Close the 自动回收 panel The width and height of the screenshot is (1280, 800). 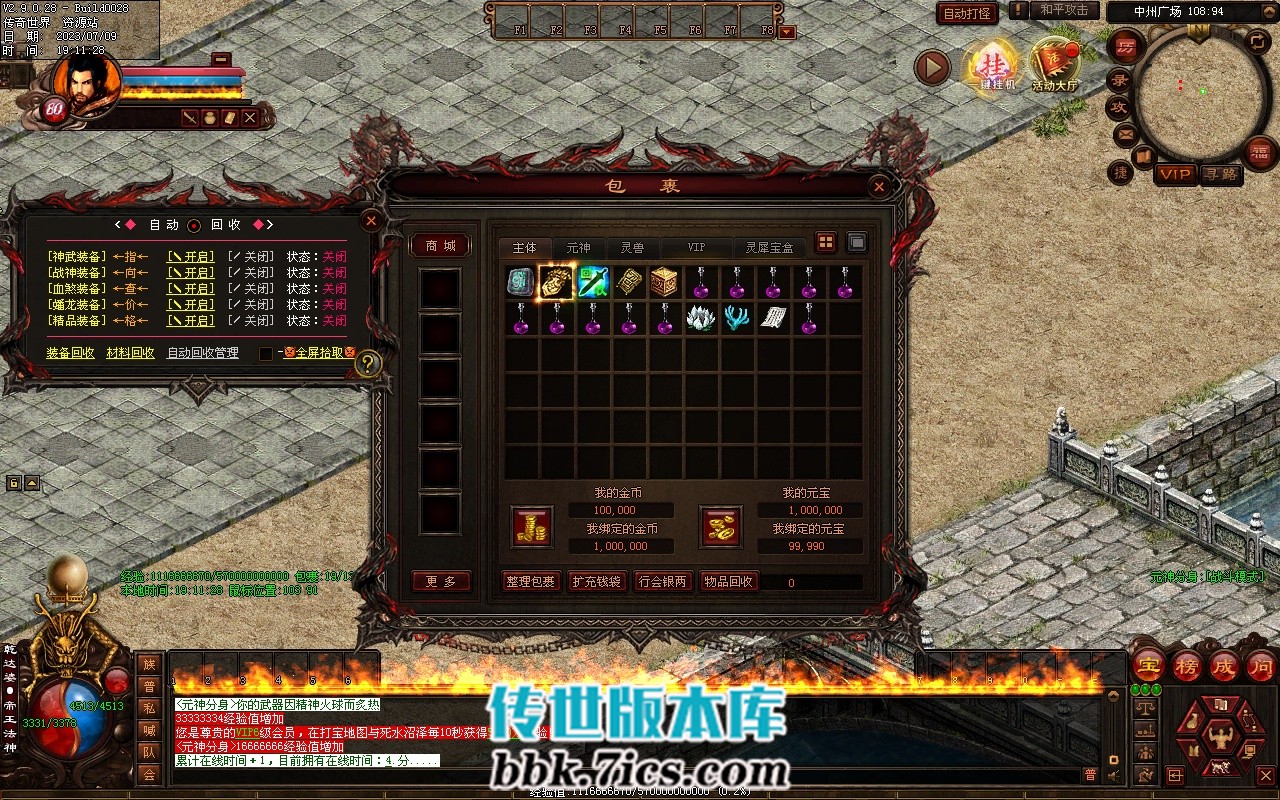point(370,220)
